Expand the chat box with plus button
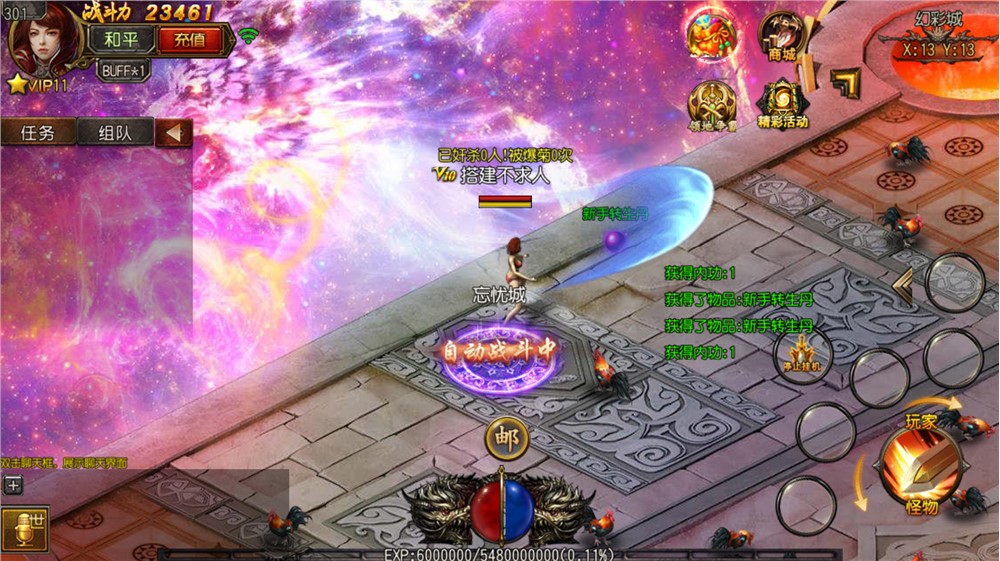Image resolution: width=1000 pixels, height=561 pixels. [13, 485]
